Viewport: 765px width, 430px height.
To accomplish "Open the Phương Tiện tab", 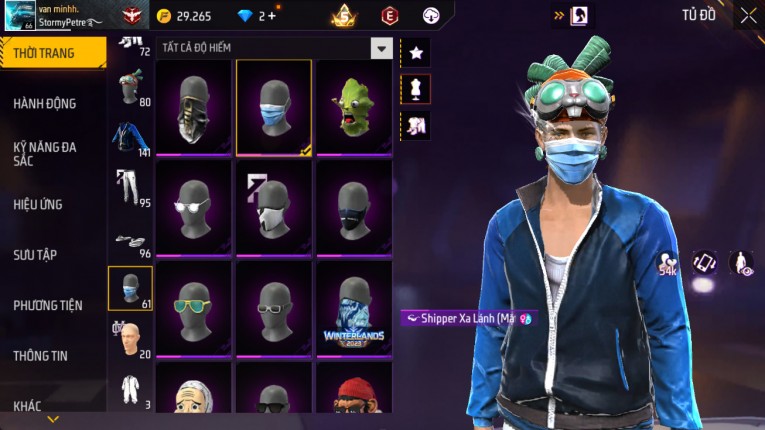I will point(48,305).
